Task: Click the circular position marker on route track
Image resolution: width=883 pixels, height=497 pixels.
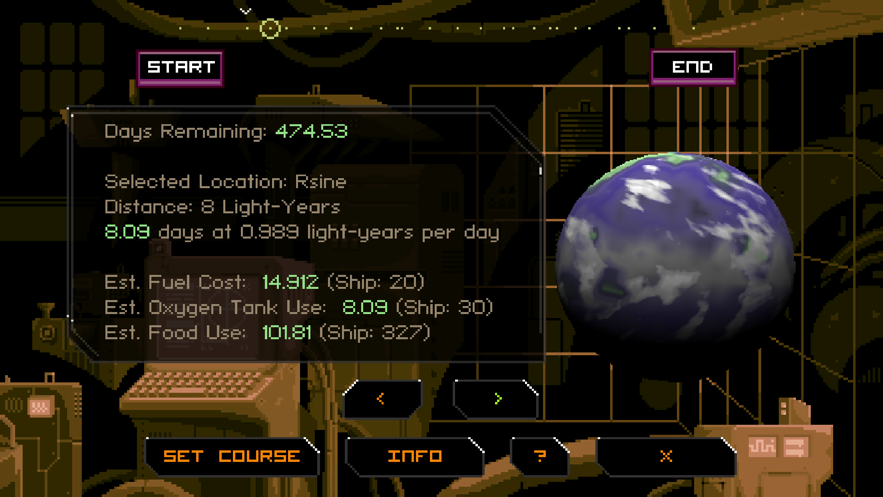Action: (x=270, y=28)
